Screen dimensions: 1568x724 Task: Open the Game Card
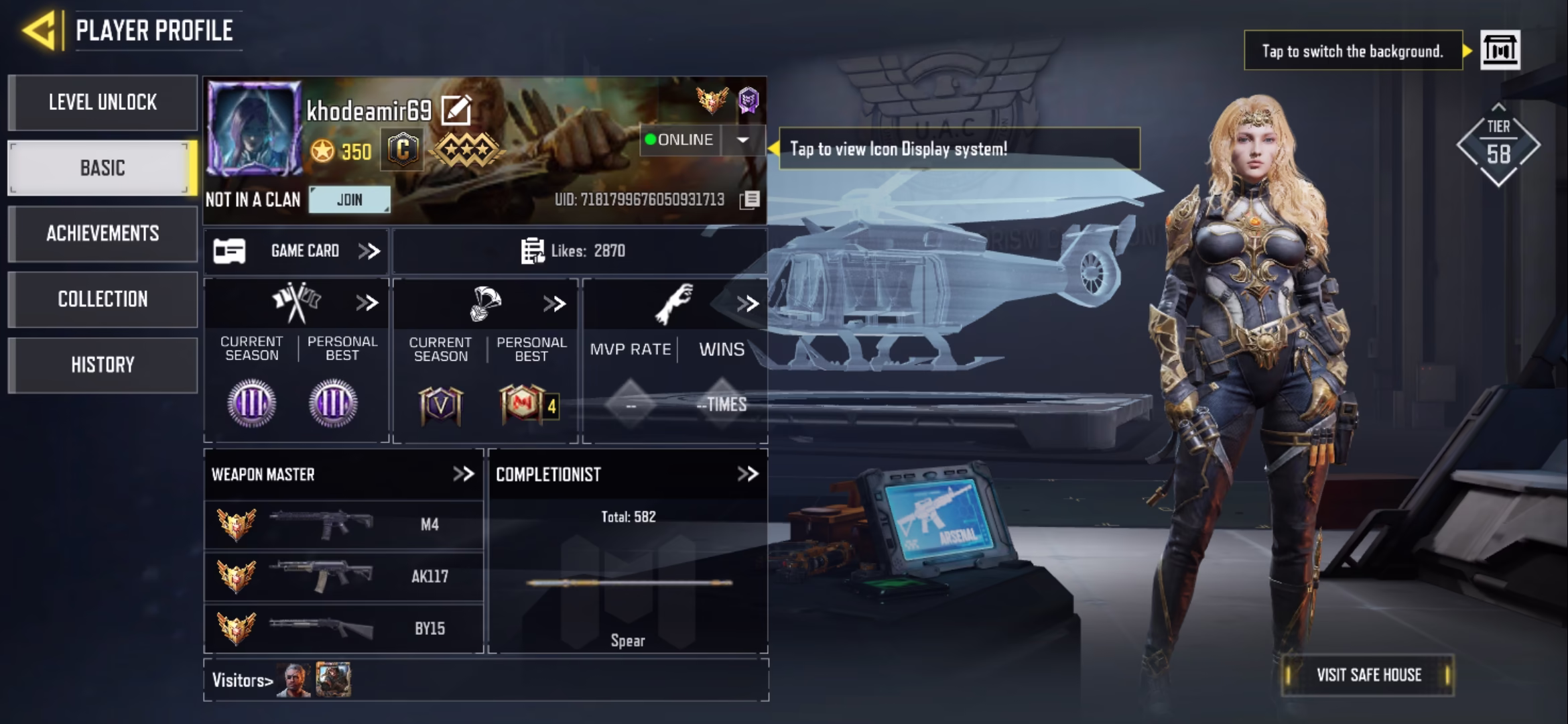point(296,251)
